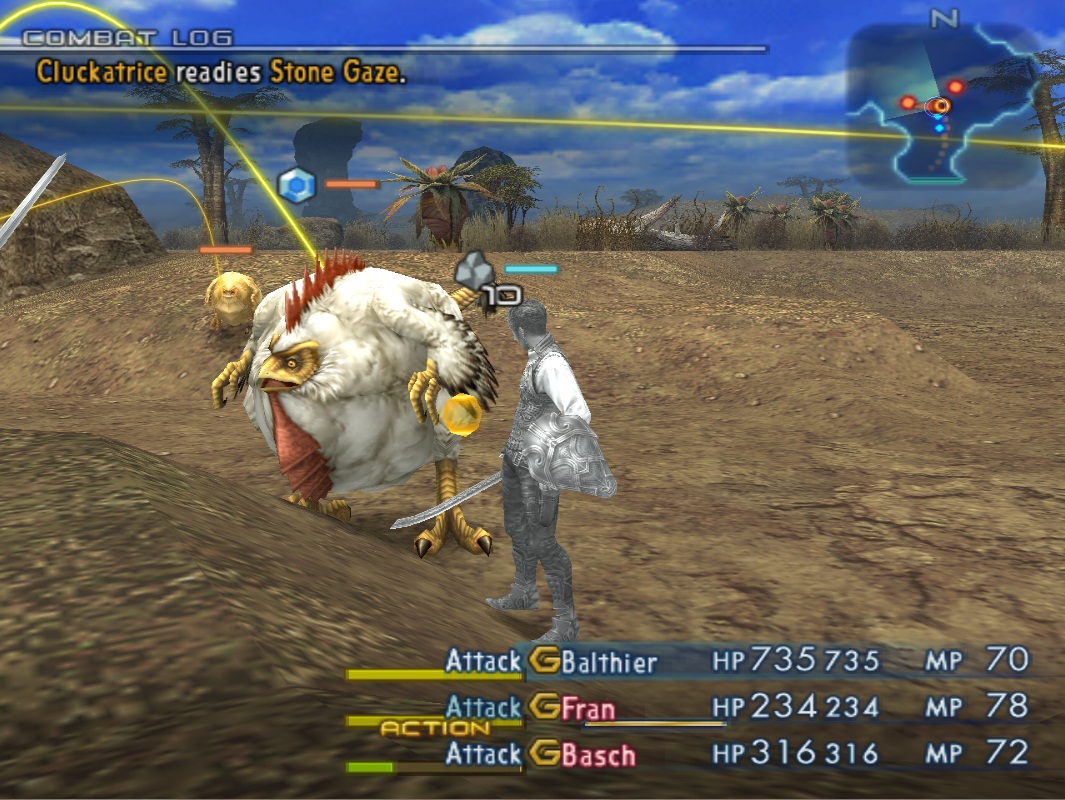The height and width of the screenshot is (800, 1065).
Task: Click the grey stone status icon
Action: (473, 270)
